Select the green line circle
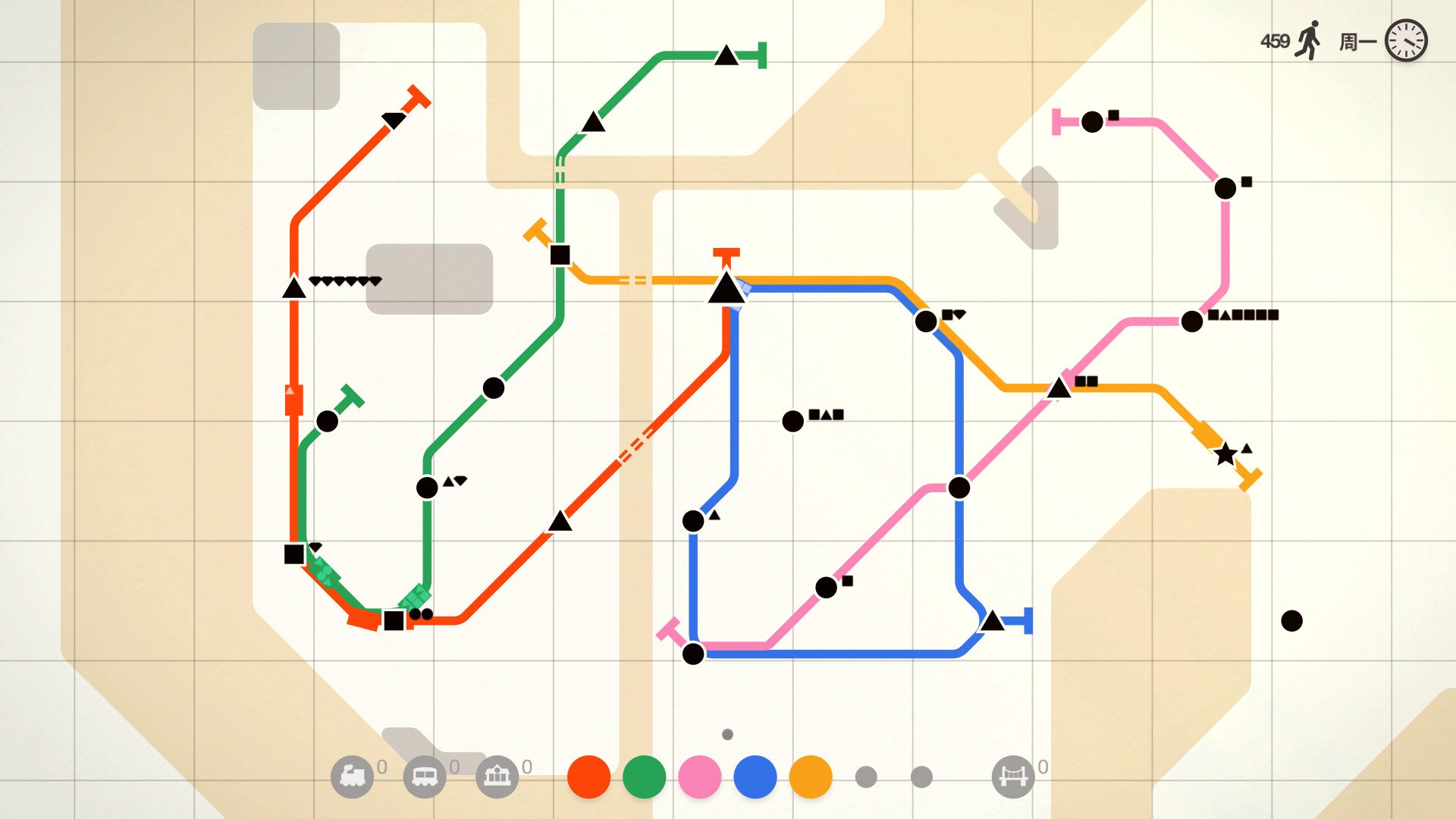The height and width of the screenshot is (819, 1456). (645, 777)
